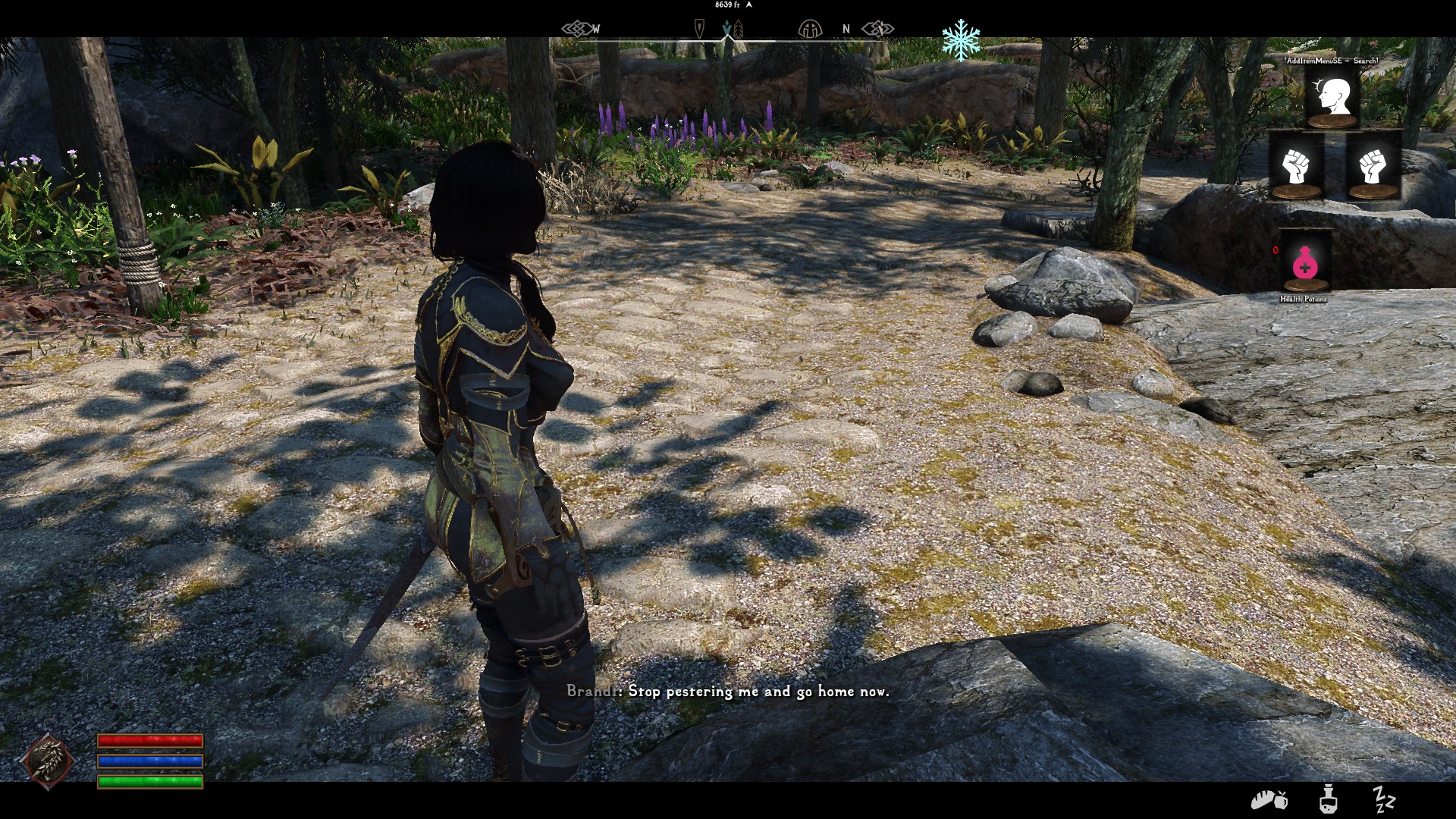
Task: Check the Zz sleep fatigue icon
Action: tap(1384, 799)
